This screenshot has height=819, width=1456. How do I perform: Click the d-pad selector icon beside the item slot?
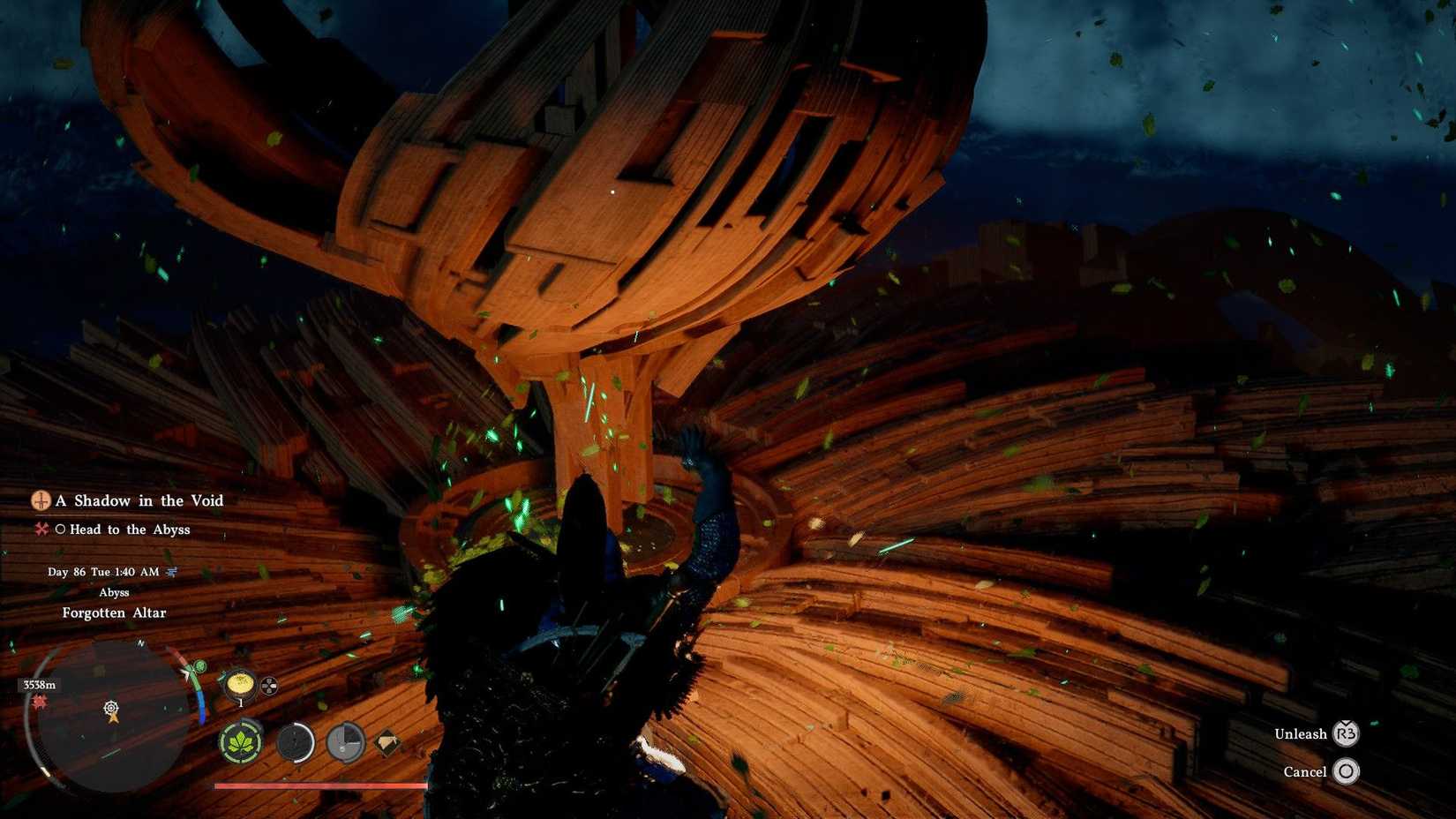click(x=269, y=688)
